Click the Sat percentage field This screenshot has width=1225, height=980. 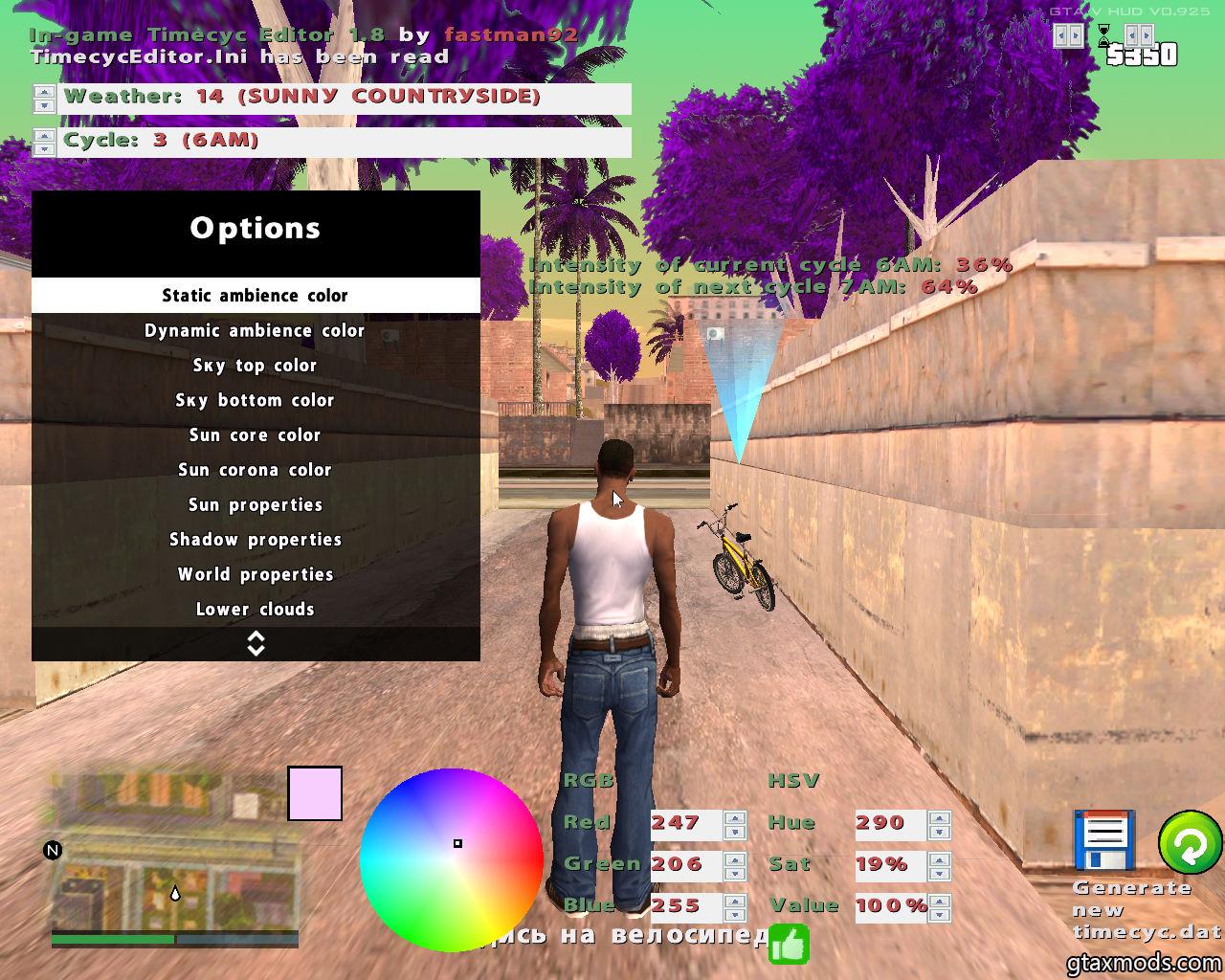(x=890, y=865)
